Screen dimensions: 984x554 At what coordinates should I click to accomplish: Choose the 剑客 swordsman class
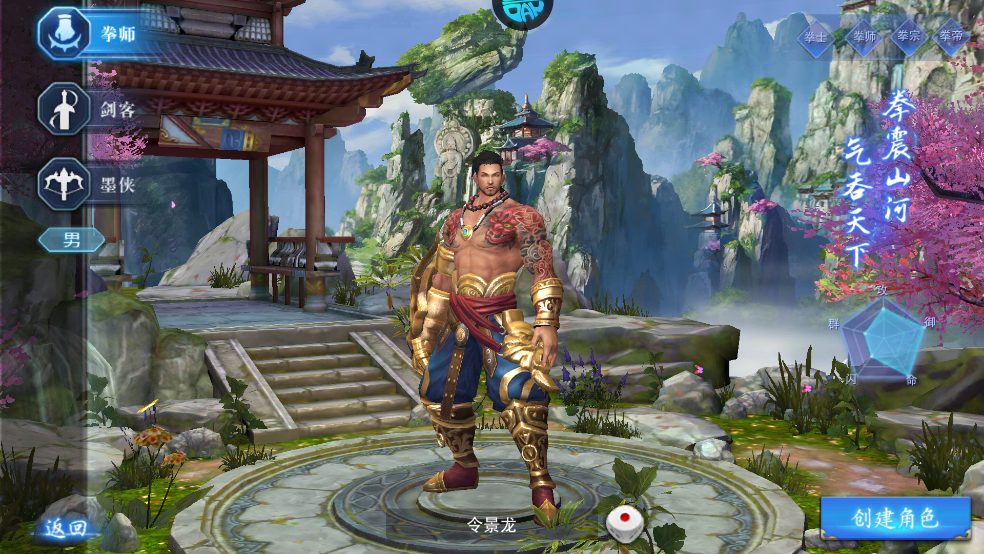[90, 108]
